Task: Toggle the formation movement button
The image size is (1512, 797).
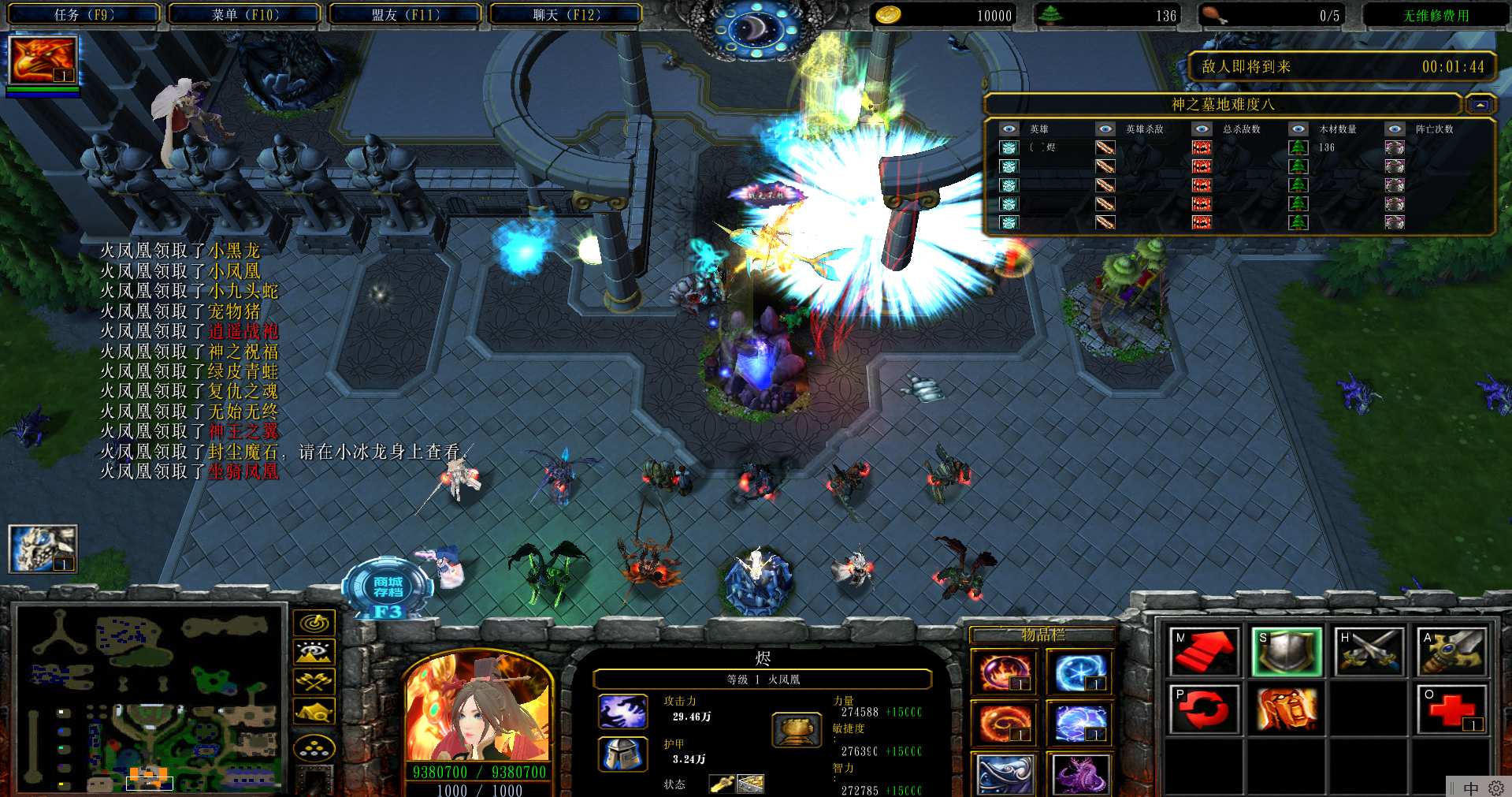Action: point(314,747)
